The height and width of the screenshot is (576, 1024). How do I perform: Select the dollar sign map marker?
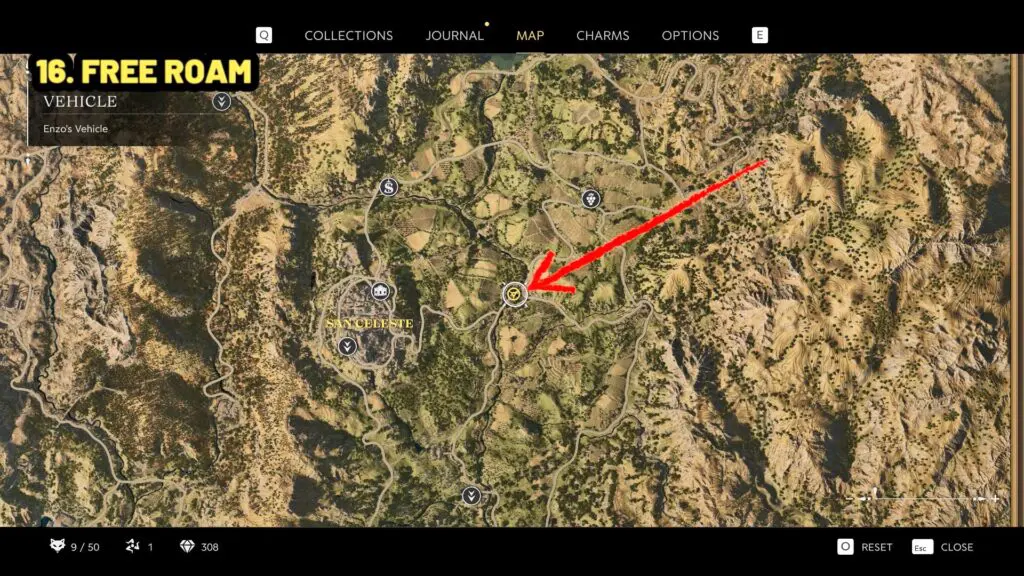click(389, 187)
